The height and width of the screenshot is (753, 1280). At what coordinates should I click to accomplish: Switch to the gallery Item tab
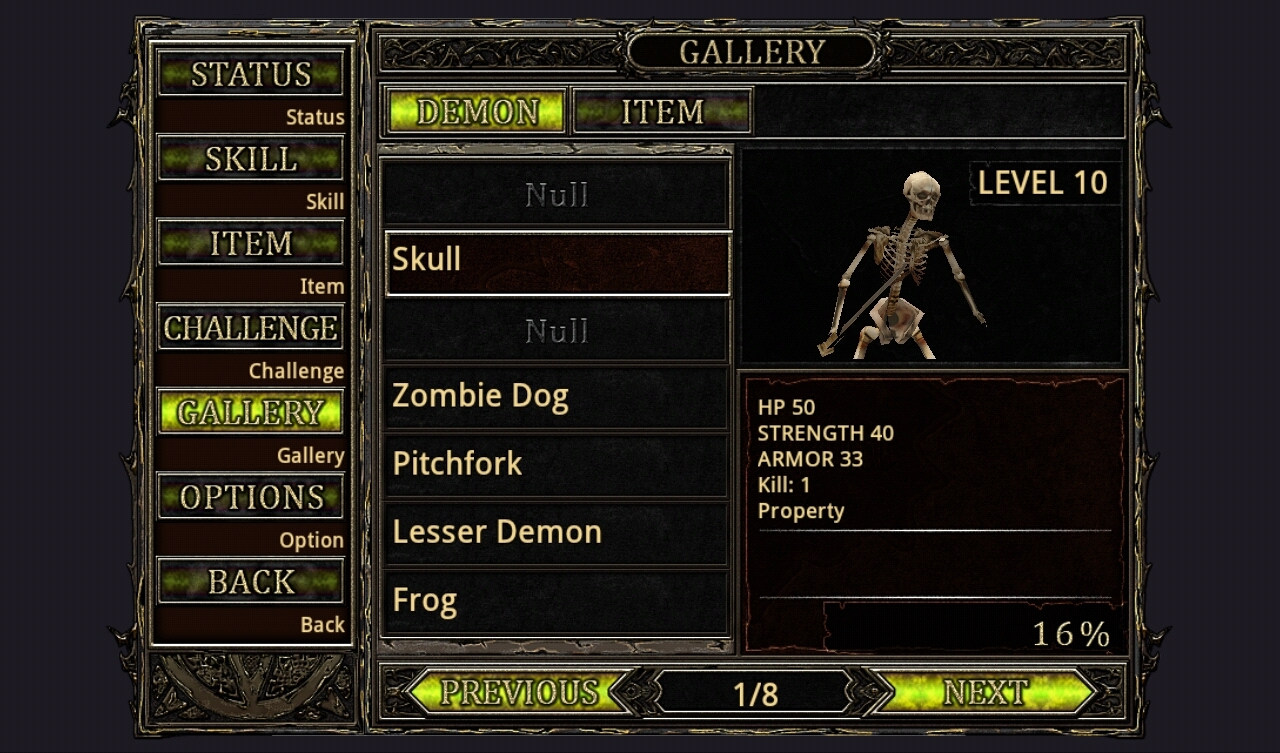(x=662, y=111)
